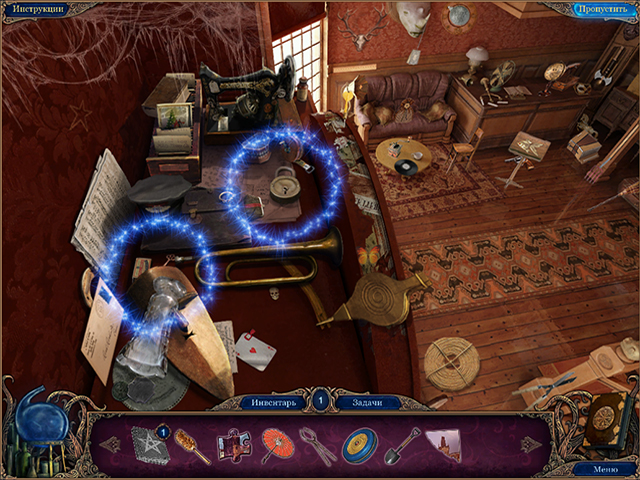
Task: Select the hairbrush in inventory
Action: [x=191, y=444]
